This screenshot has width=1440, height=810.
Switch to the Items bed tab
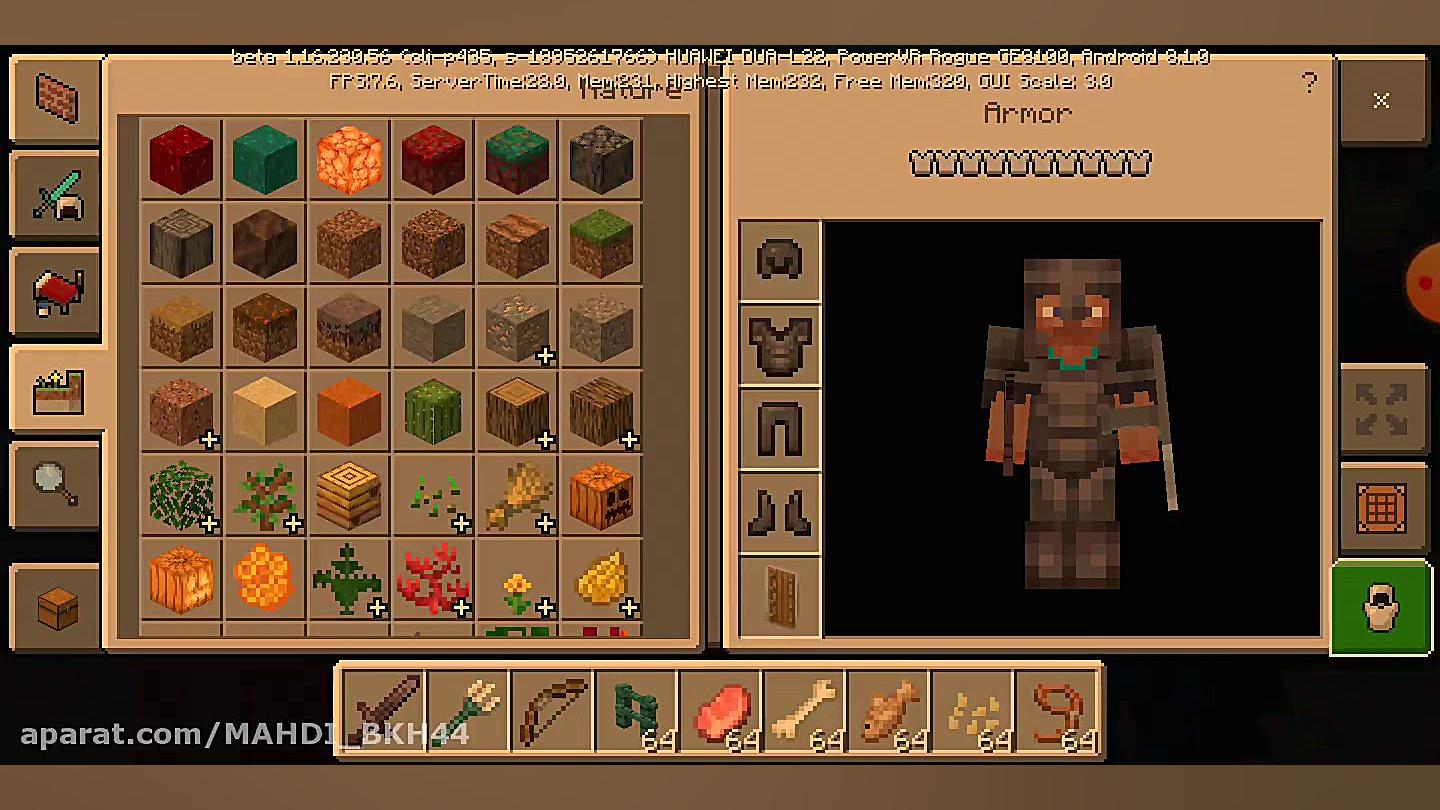56,291
